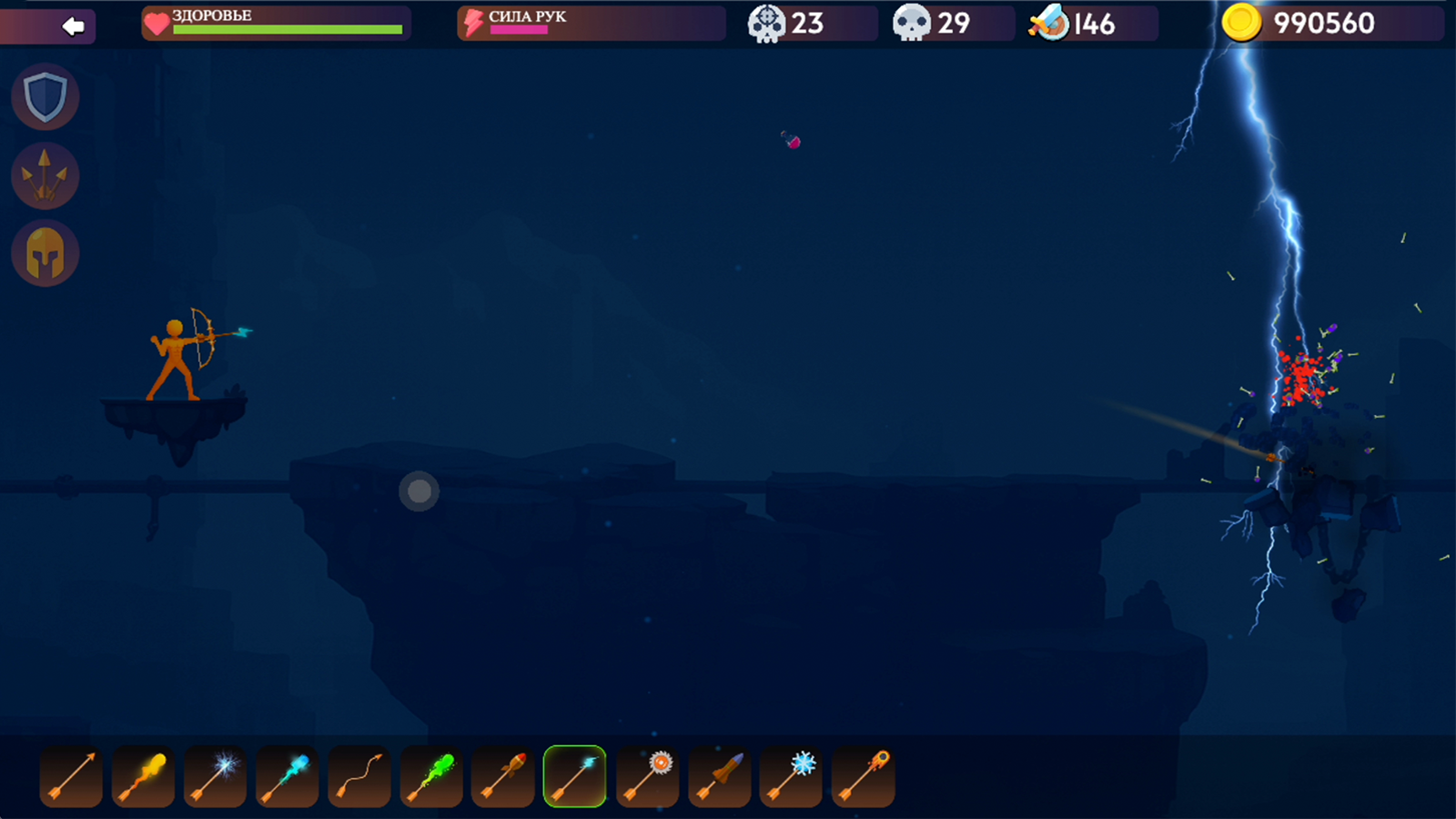Select the snowflake frost arrow
This screenshot has width=1456, height=819.
(791, 777)
